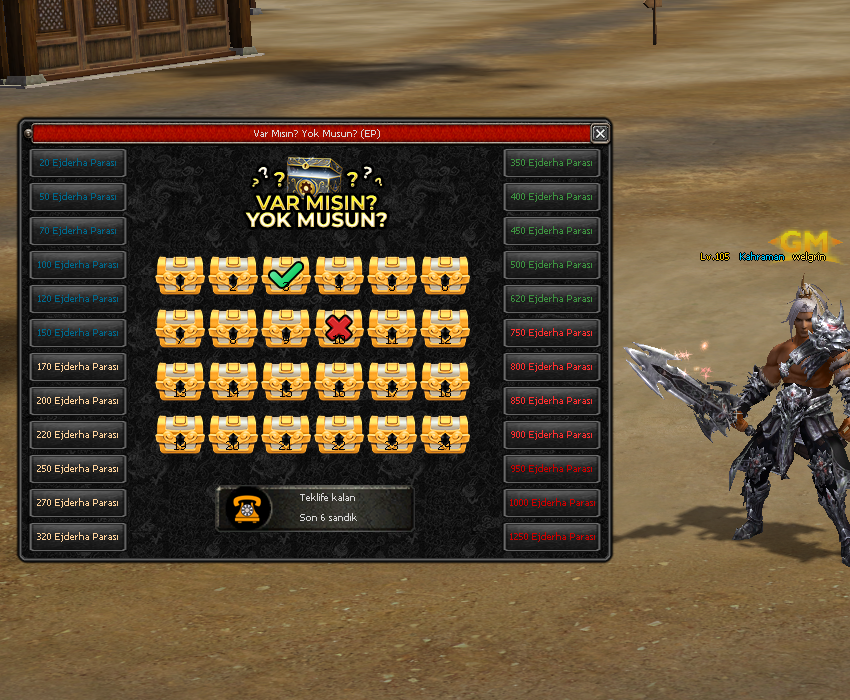
Task: Click the 500 Ejderha Parası prize button
Action: (x=551, y=264)
